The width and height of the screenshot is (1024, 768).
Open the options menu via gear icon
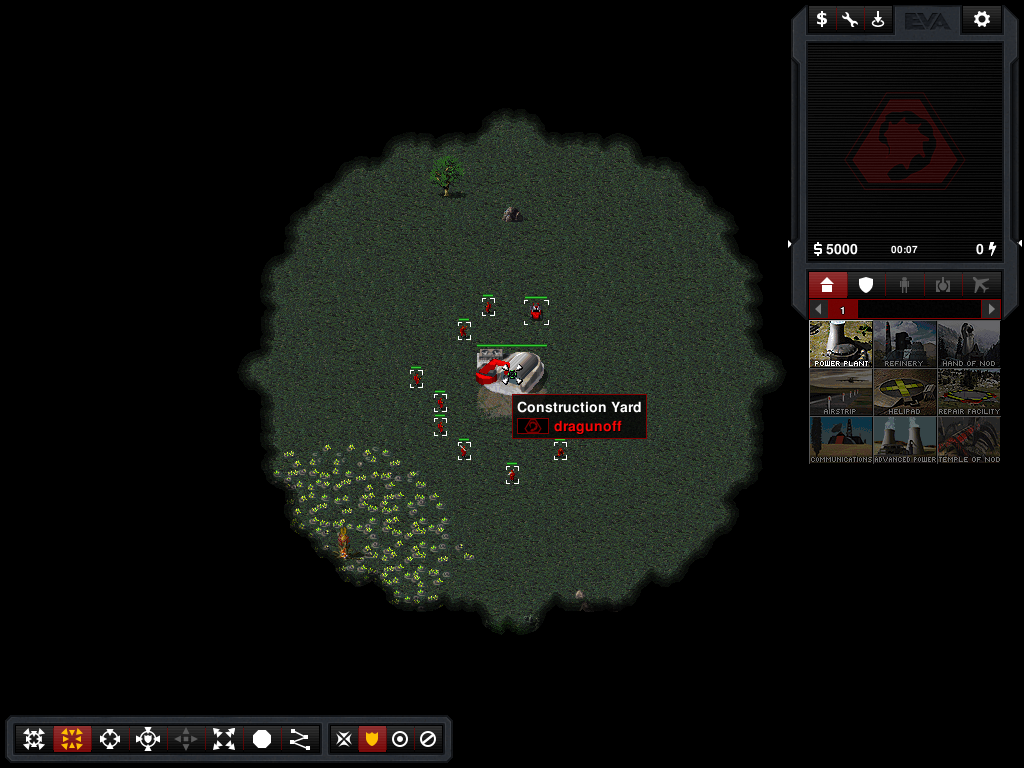pyautogui.click(x=982, y=19)
